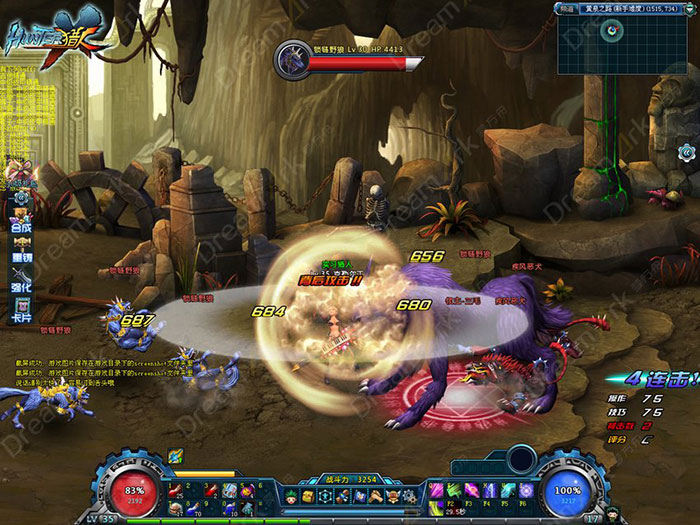
Task: Open the 合成 synthesis menu
Action: click(21, 226)
